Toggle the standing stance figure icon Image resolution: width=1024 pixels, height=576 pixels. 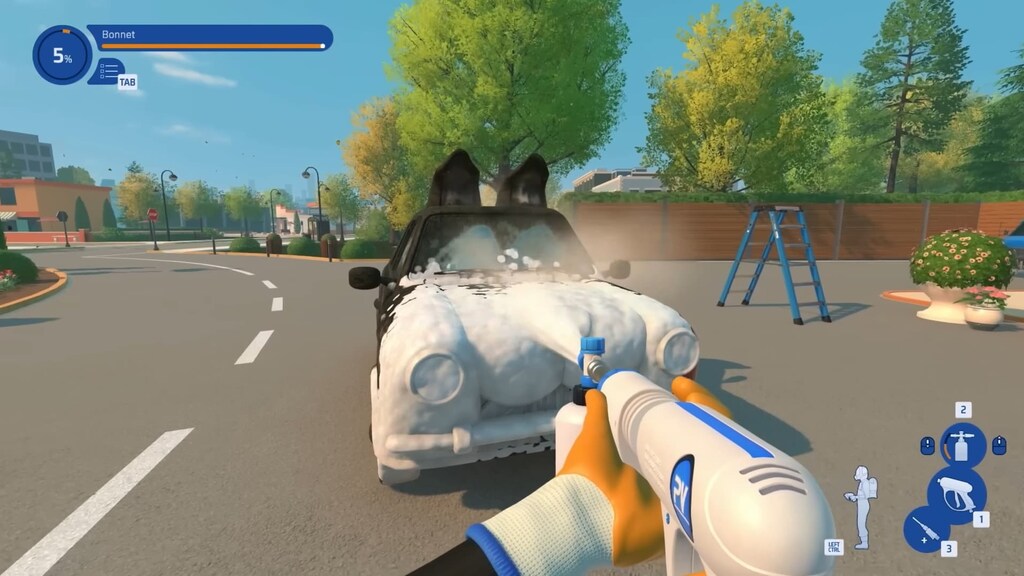coord(859,507)
